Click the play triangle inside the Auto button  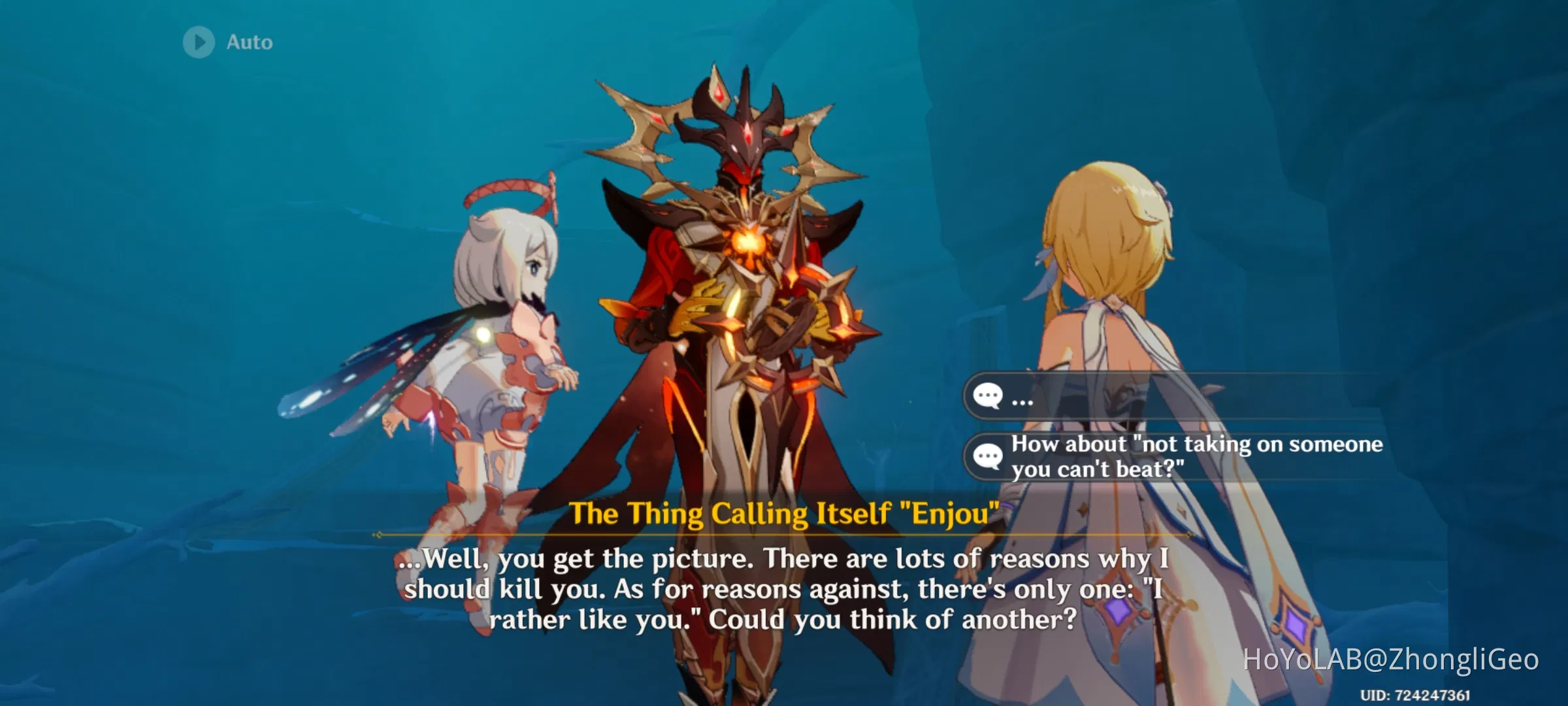[199, 42]
